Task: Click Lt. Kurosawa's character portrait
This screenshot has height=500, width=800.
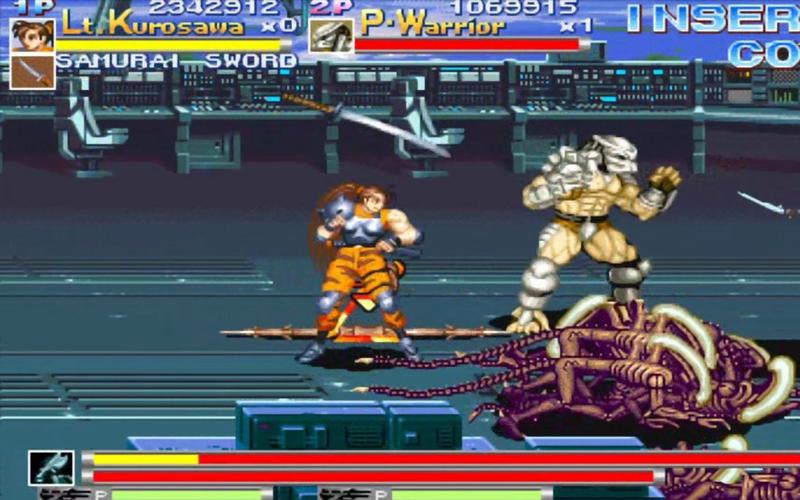Action: [x=32, y=34]
